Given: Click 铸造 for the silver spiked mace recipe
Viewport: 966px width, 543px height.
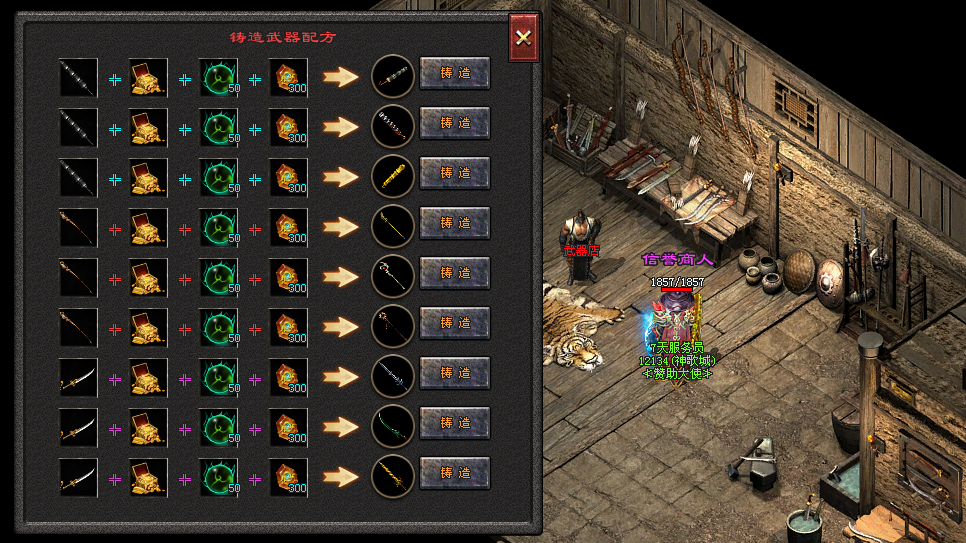Looking at the screenshot, I should click(454, 123).
